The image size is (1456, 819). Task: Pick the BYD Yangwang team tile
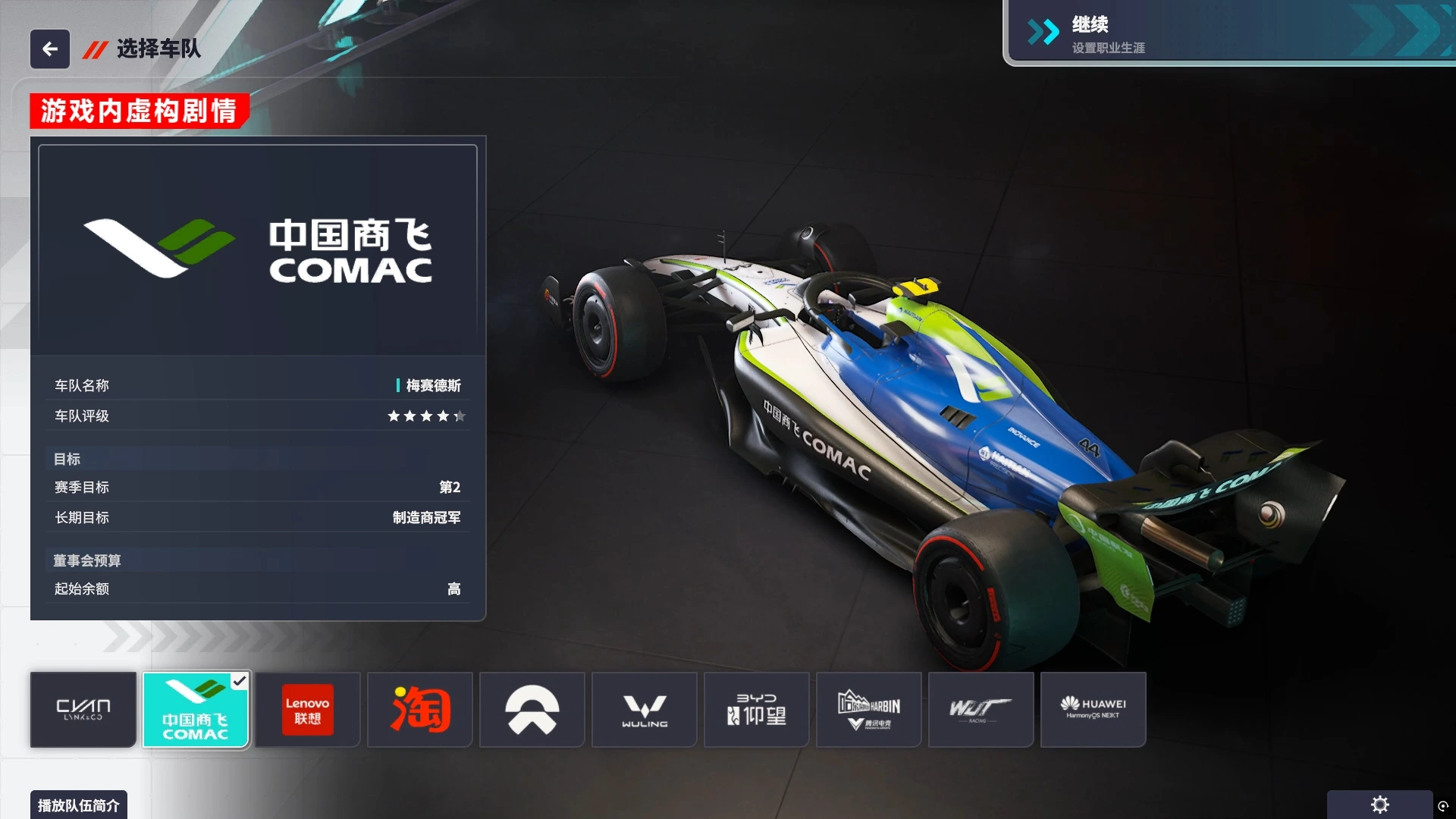coord(757,710)
